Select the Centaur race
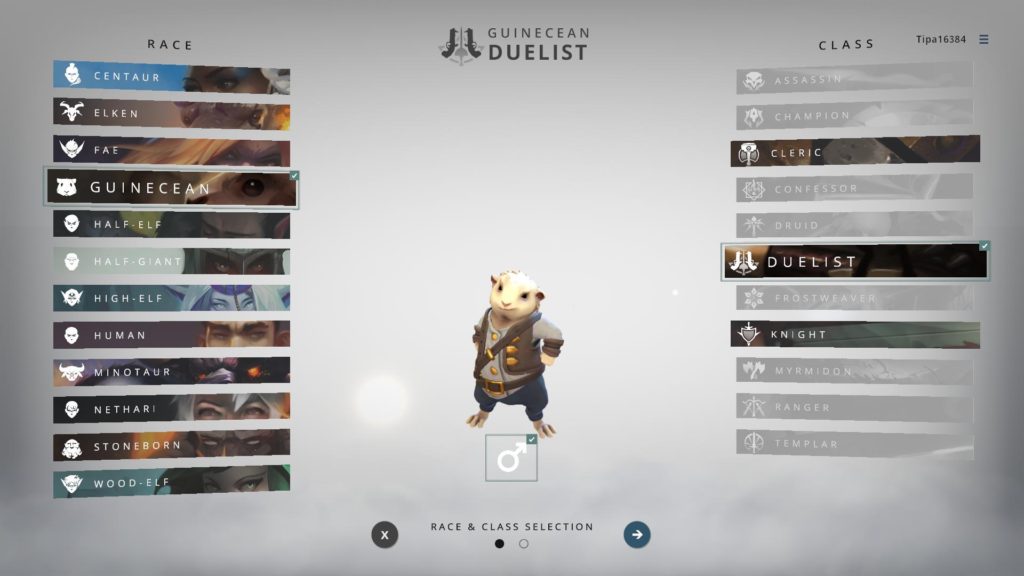The width and height of the screenshot is (1024, 576). coord(171,77)
